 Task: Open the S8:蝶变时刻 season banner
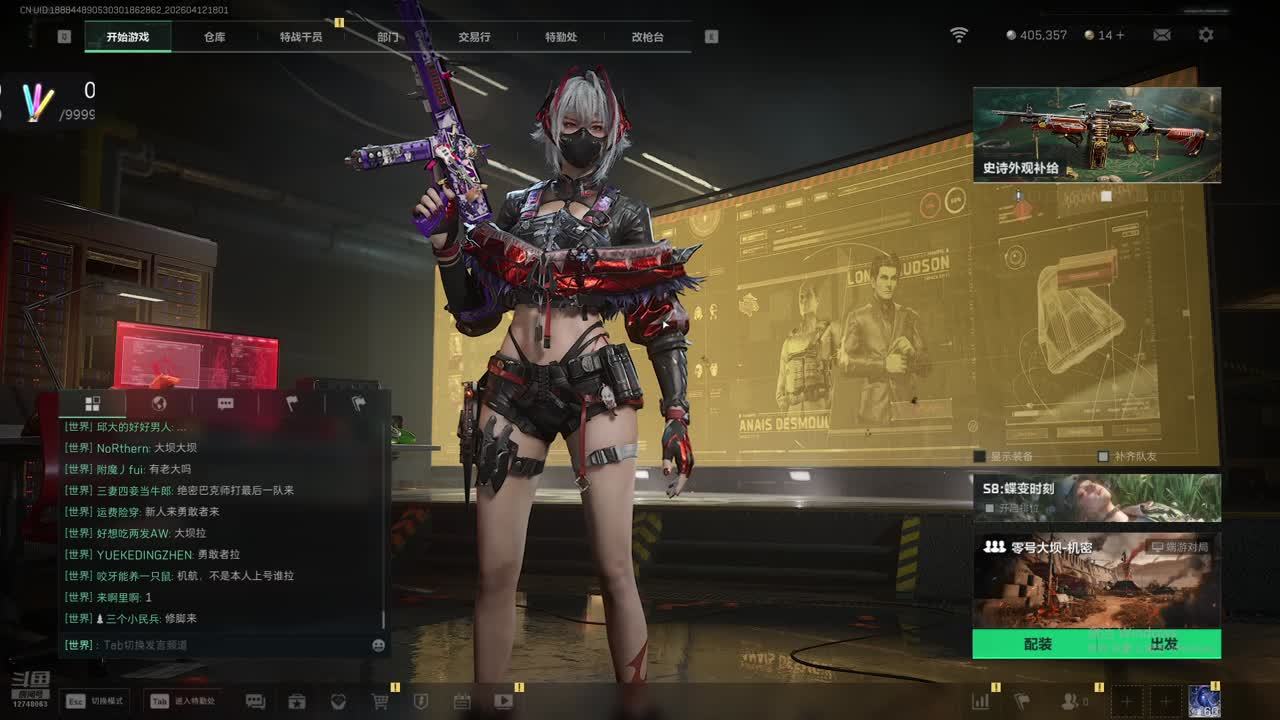click(x=1097, y=498)
